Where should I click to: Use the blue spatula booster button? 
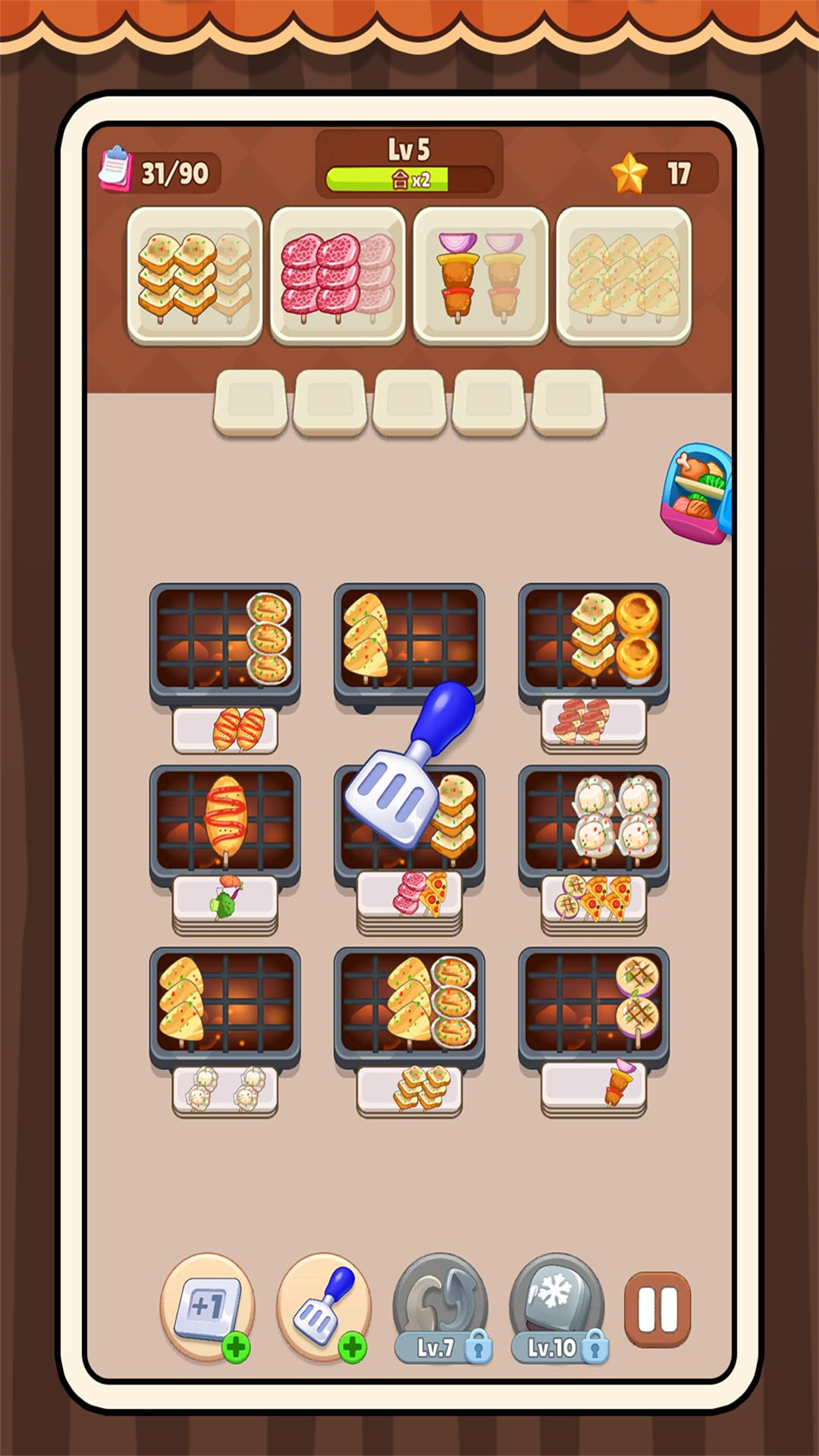(x=324, y=1307)
